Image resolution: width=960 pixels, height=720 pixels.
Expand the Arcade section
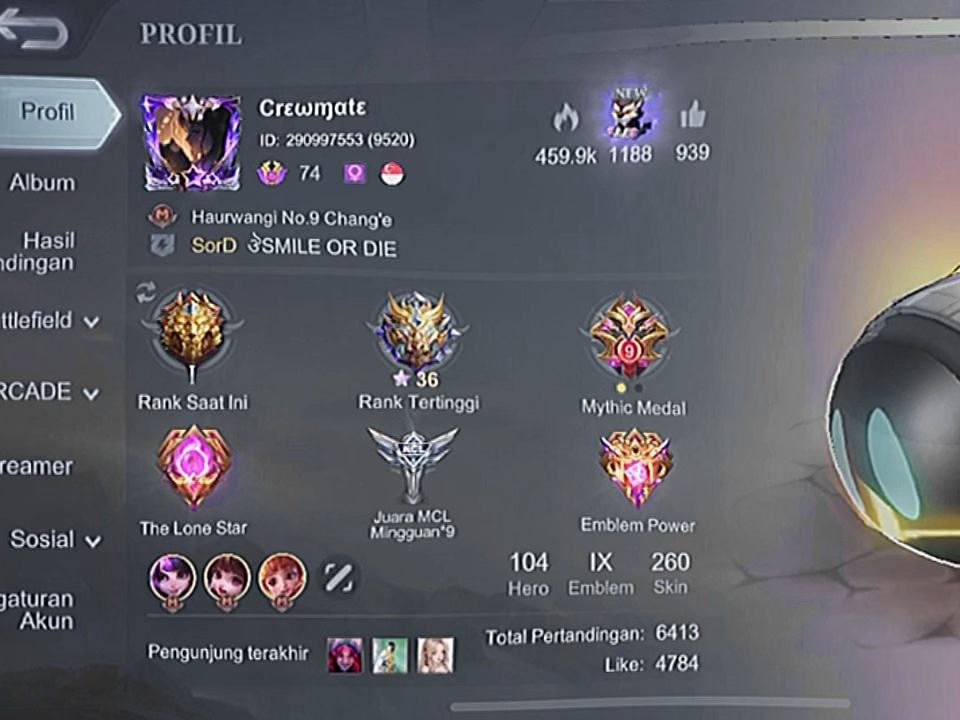pos(50,392)
